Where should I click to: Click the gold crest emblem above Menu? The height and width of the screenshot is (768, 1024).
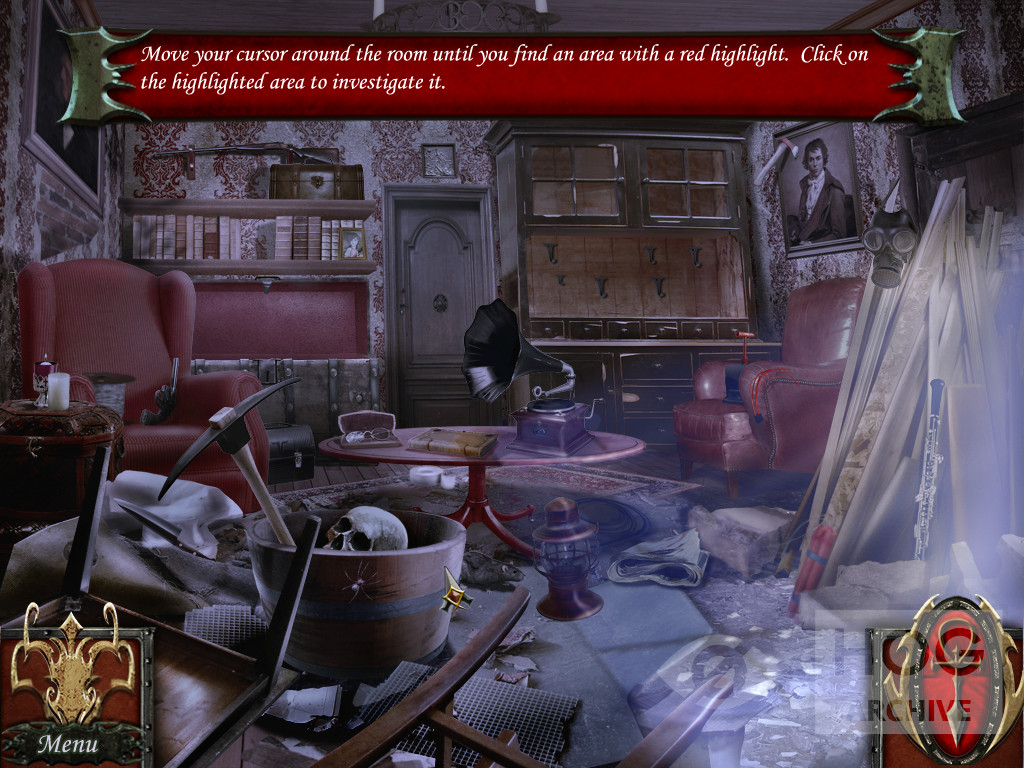point(72,667)
